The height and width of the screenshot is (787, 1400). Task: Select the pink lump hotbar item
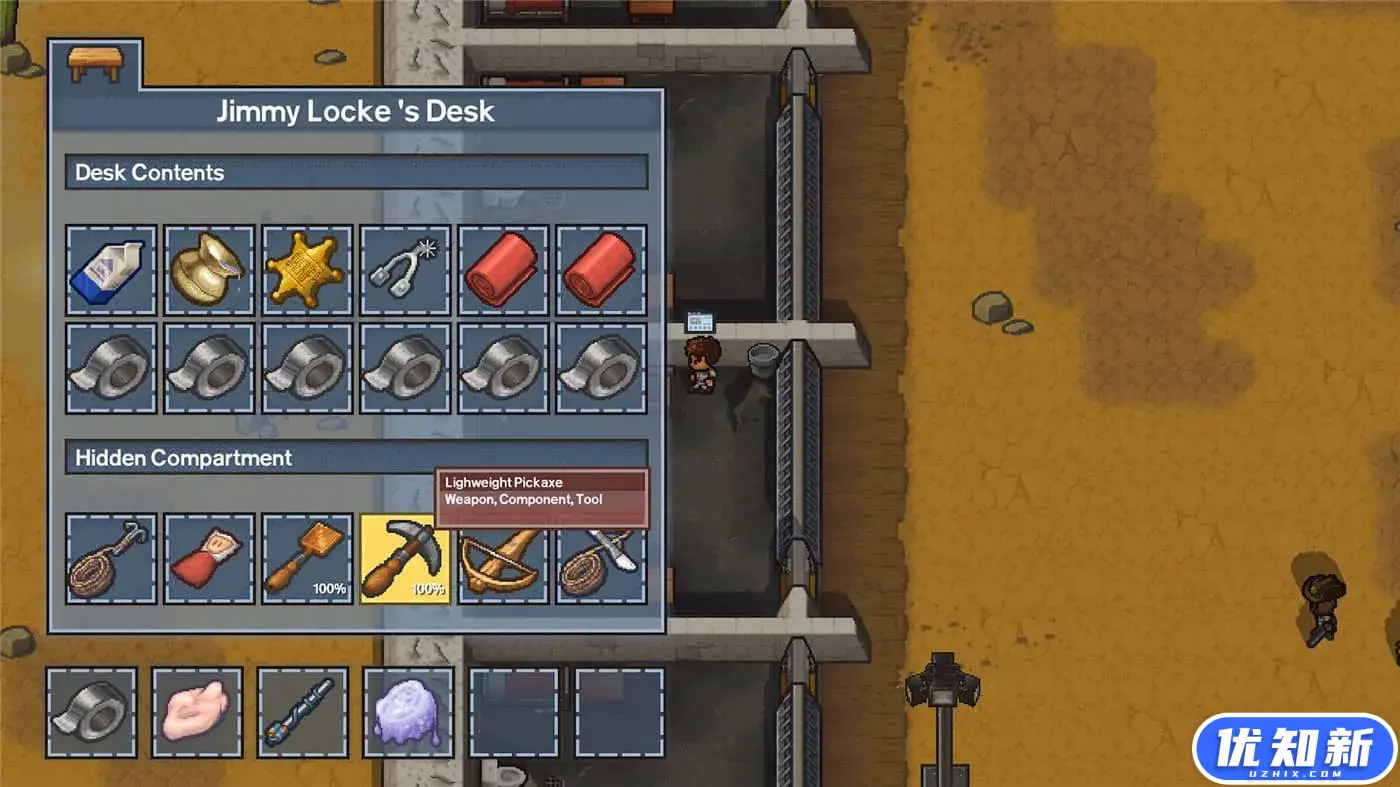click(x=197, y=712)
